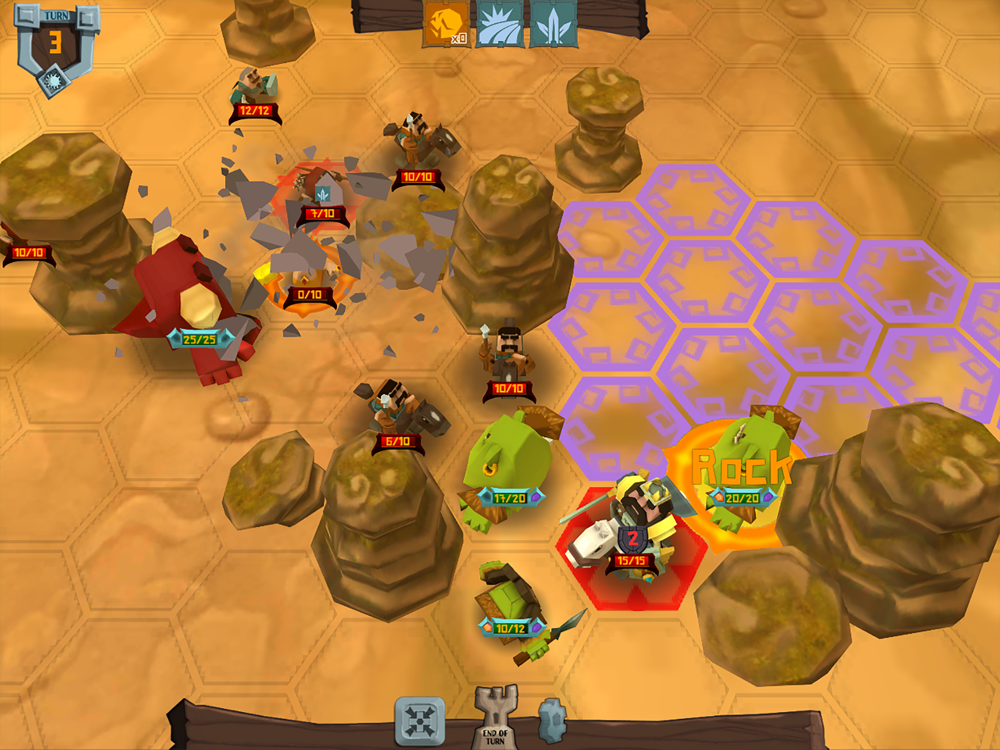Click the four-arrows center view button

point(420,721)
